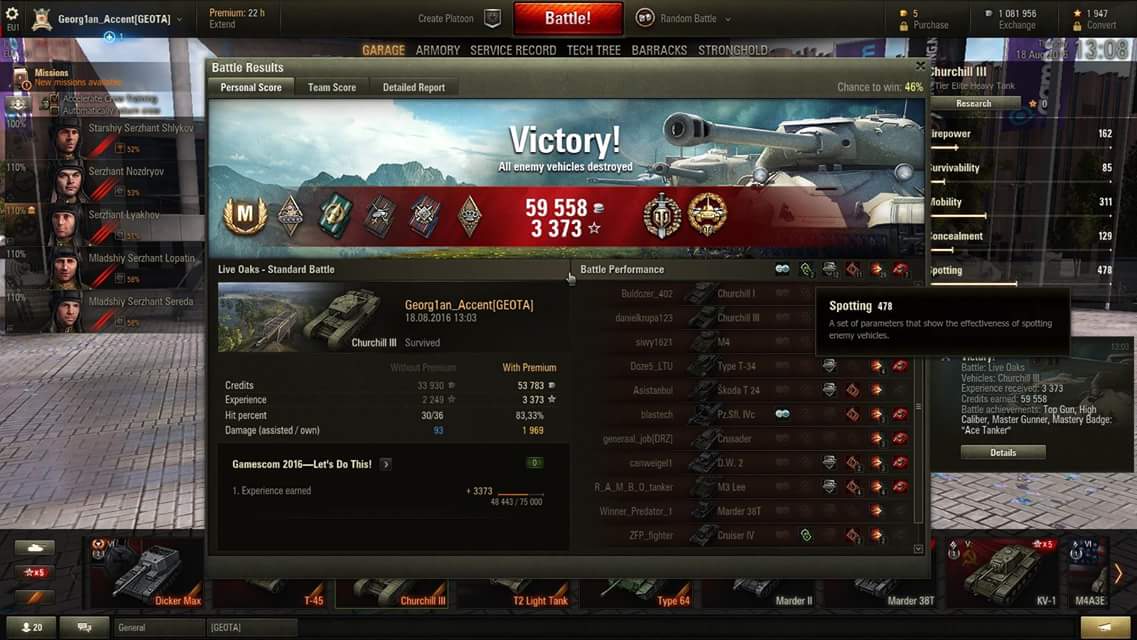
Task: Open the ARMORY menu
Action: 438,50
